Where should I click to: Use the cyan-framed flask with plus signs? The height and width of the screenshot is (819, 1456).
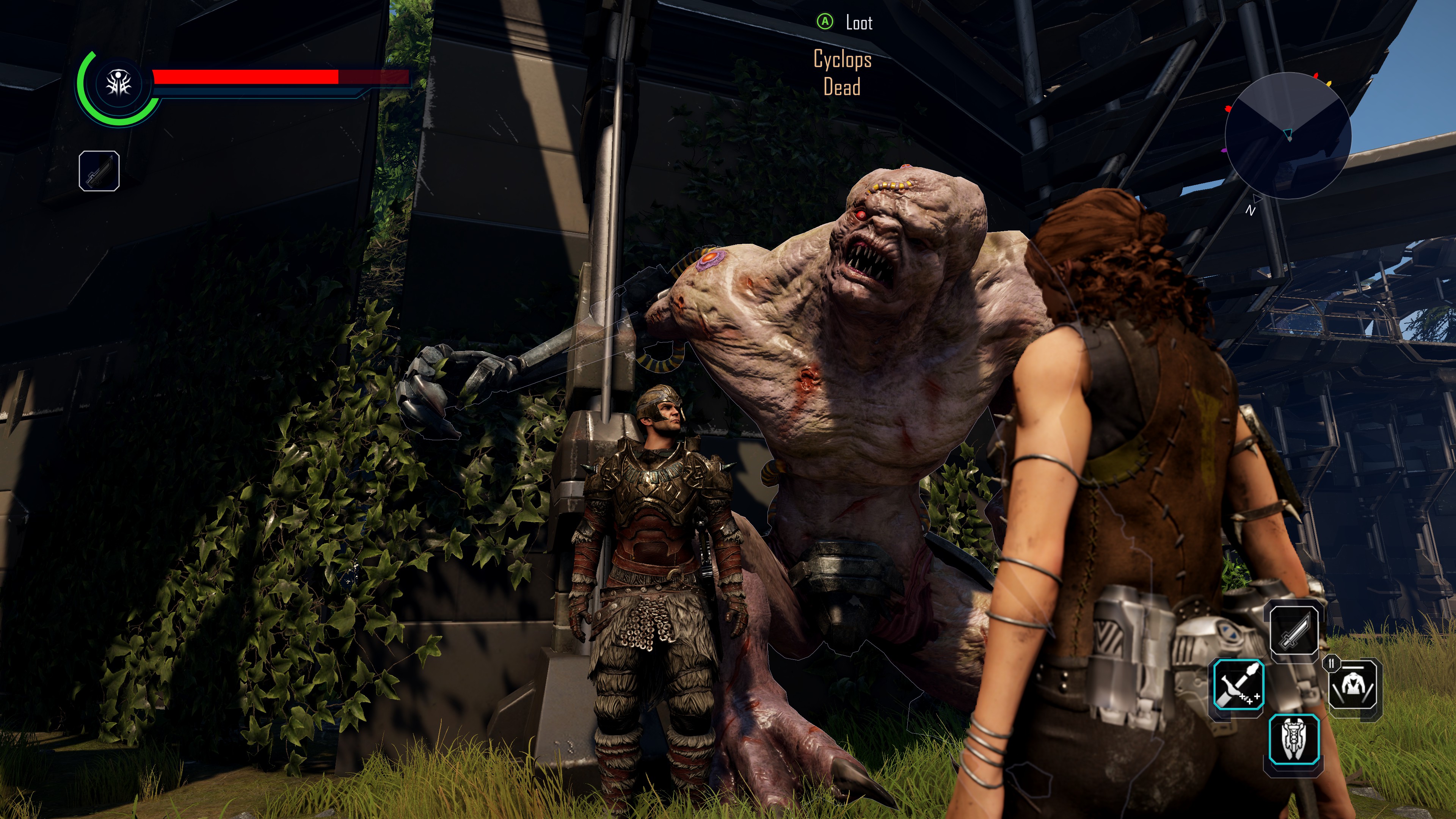coord(1238,687)
